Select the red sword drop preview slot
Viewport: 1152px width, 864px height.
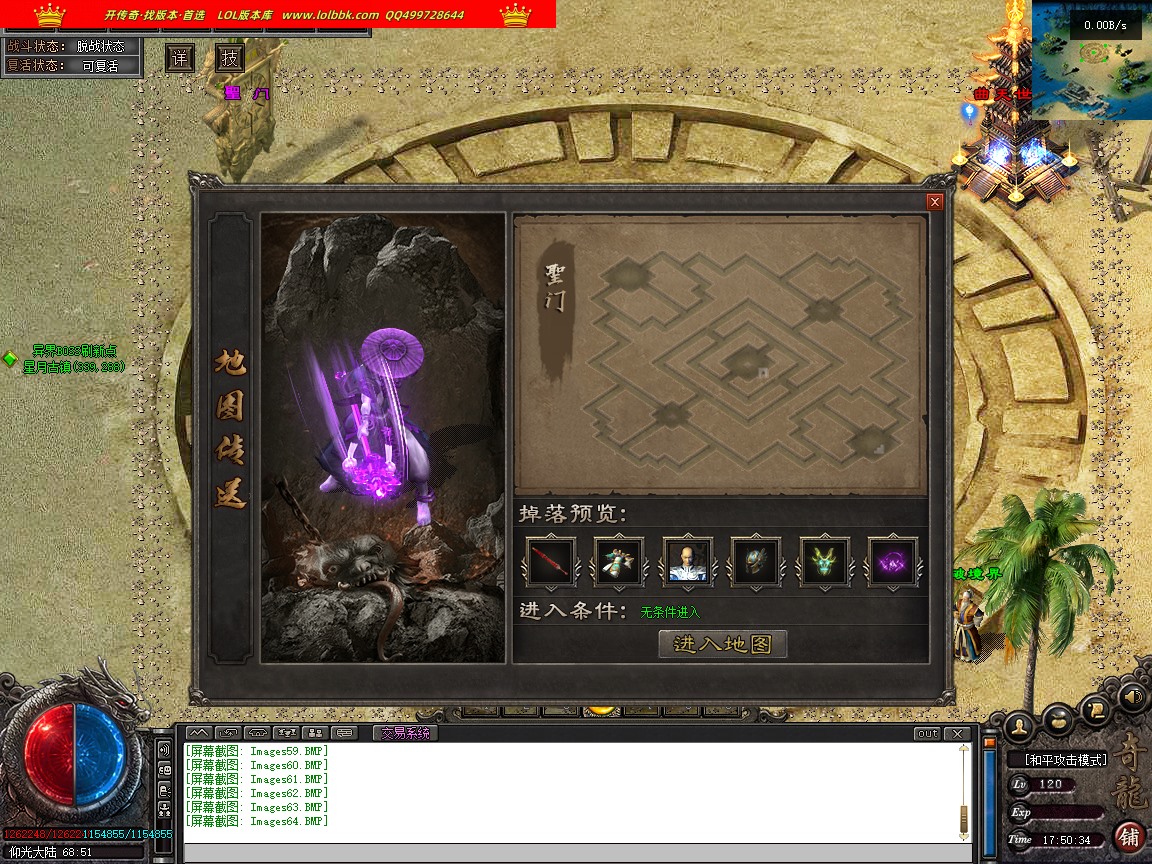(x=551, y=561)
